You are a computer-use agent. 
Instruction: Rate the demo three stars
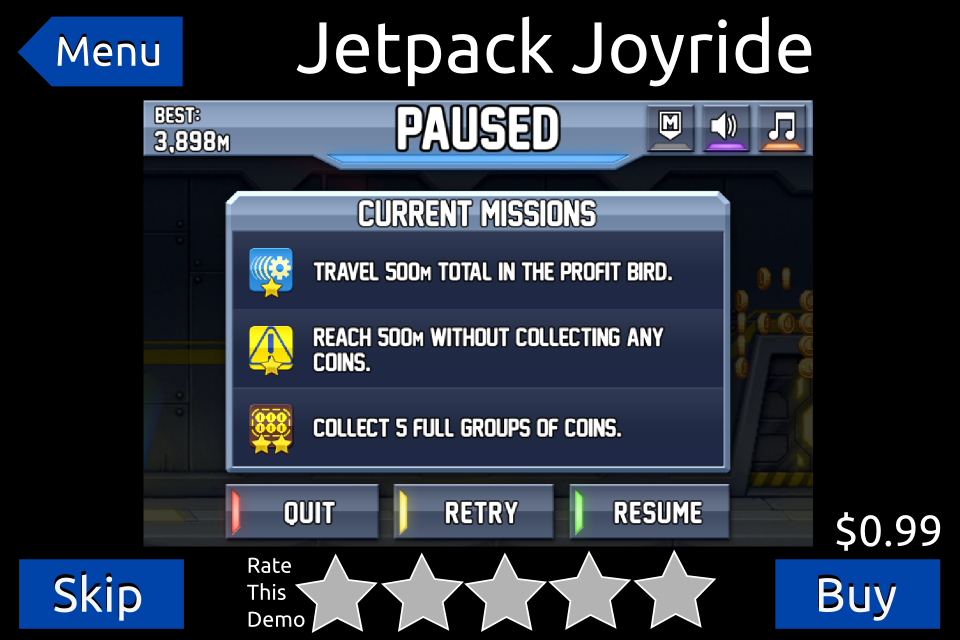click(x=506, y=592)
